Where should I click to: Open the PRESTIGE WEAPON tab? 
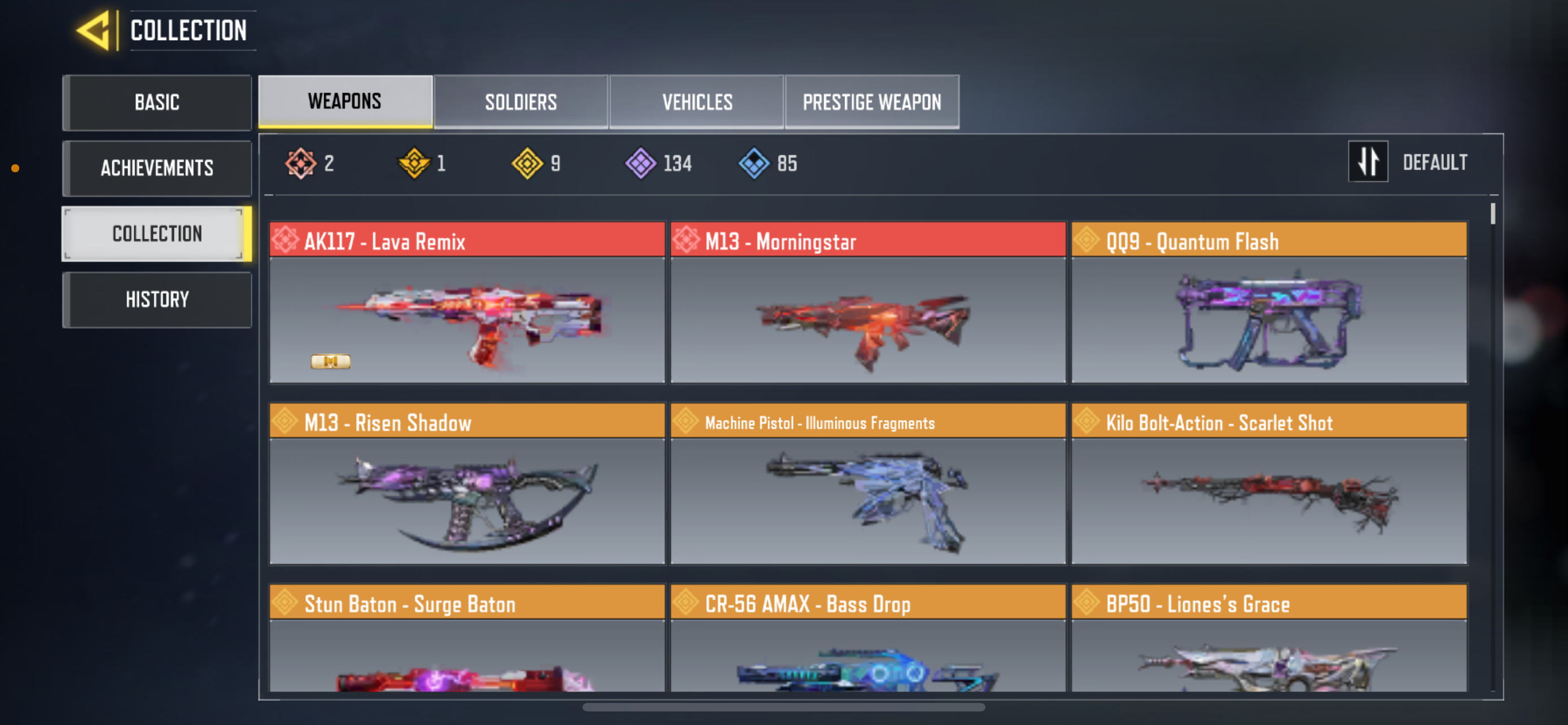872,102
